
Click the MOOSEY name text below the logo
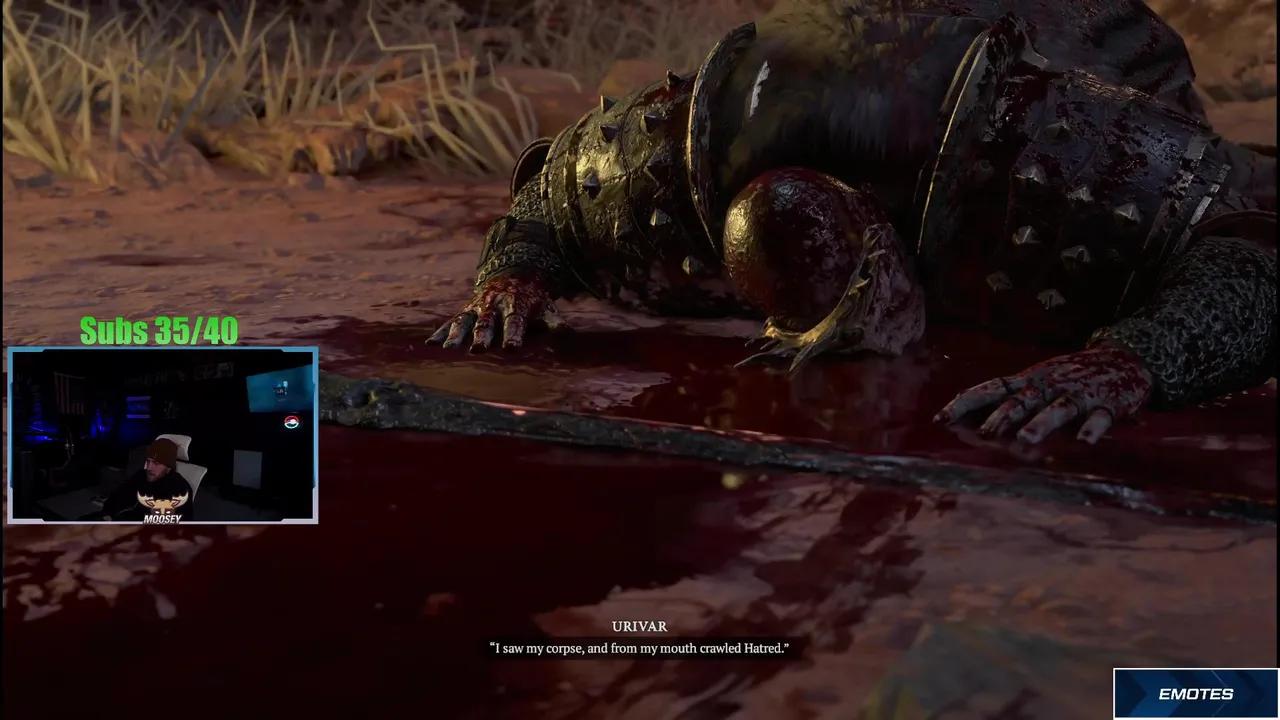[165, 518]
